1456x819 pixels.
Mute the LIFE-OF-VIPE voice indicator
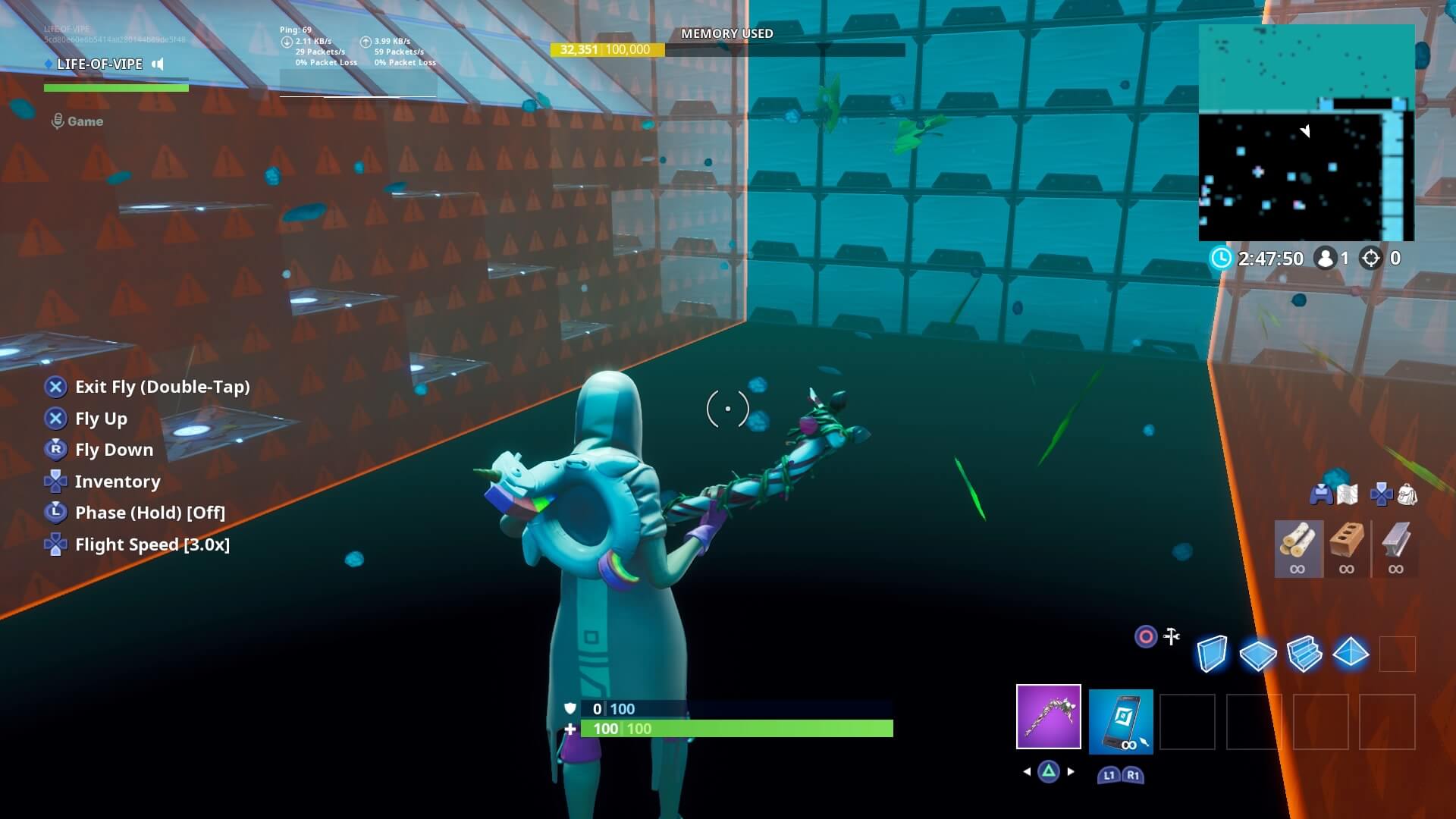pyautogui.click(x=157, y=64)
